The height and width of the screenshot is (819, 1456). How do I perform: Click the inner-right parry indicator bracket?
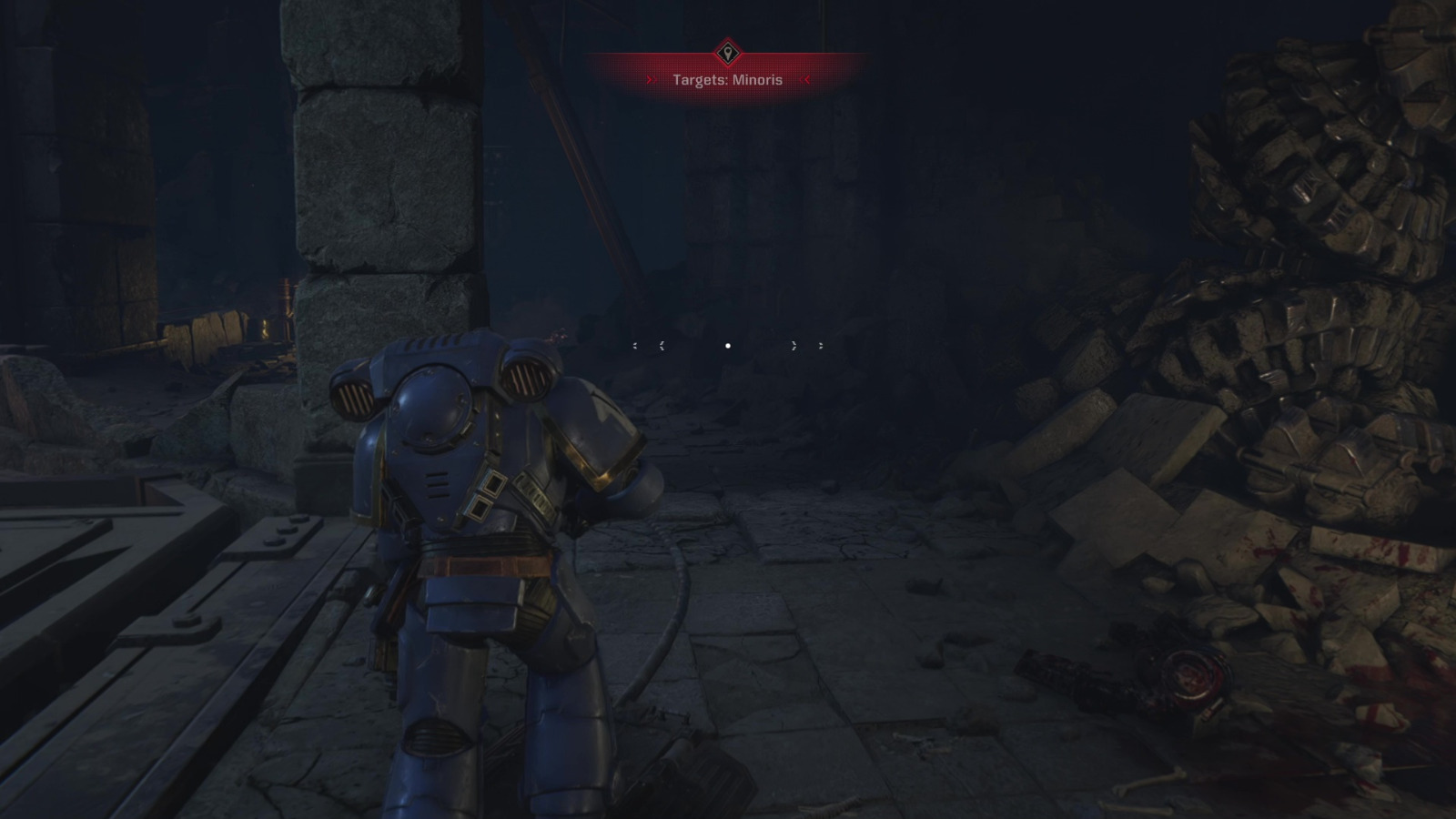794,346
